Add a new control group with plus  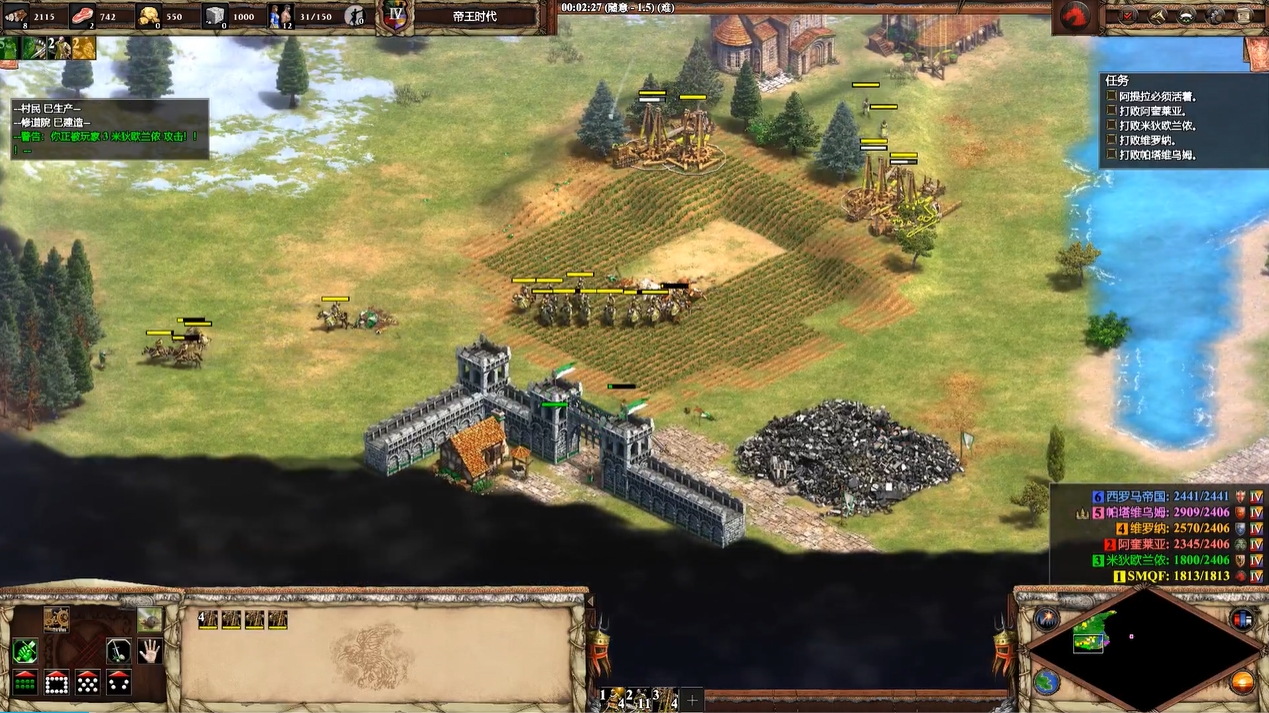[x=692, y=698]
